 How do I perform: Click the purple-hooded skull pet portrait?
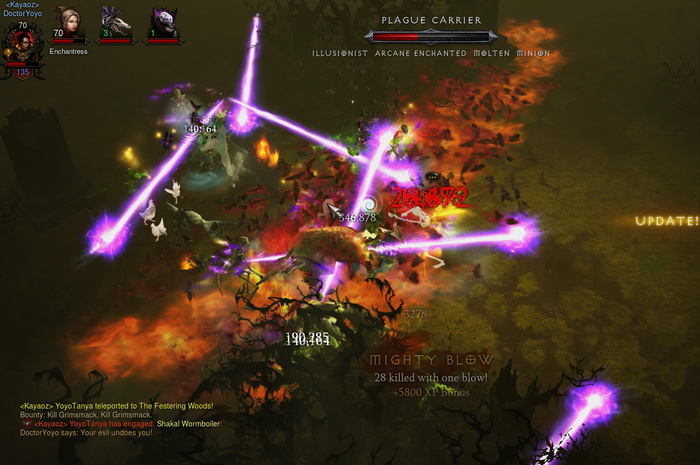point(164,23)
